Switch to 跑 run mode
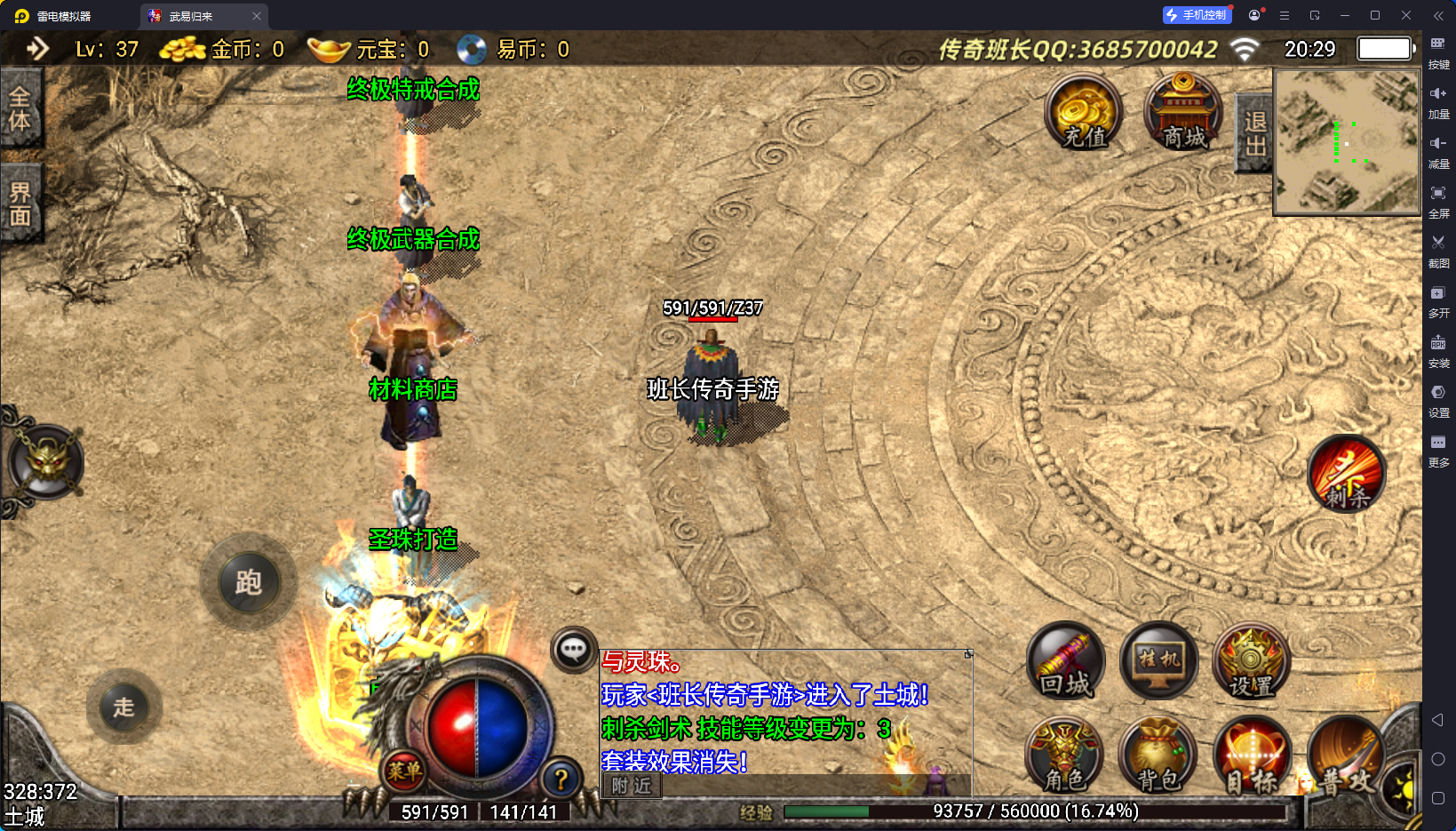 pos(248,583)
